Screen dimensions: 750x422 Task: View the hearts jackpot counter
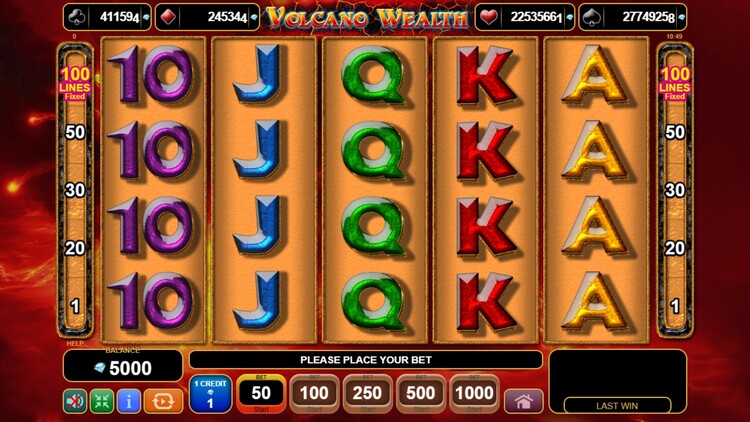coord(525,17)
